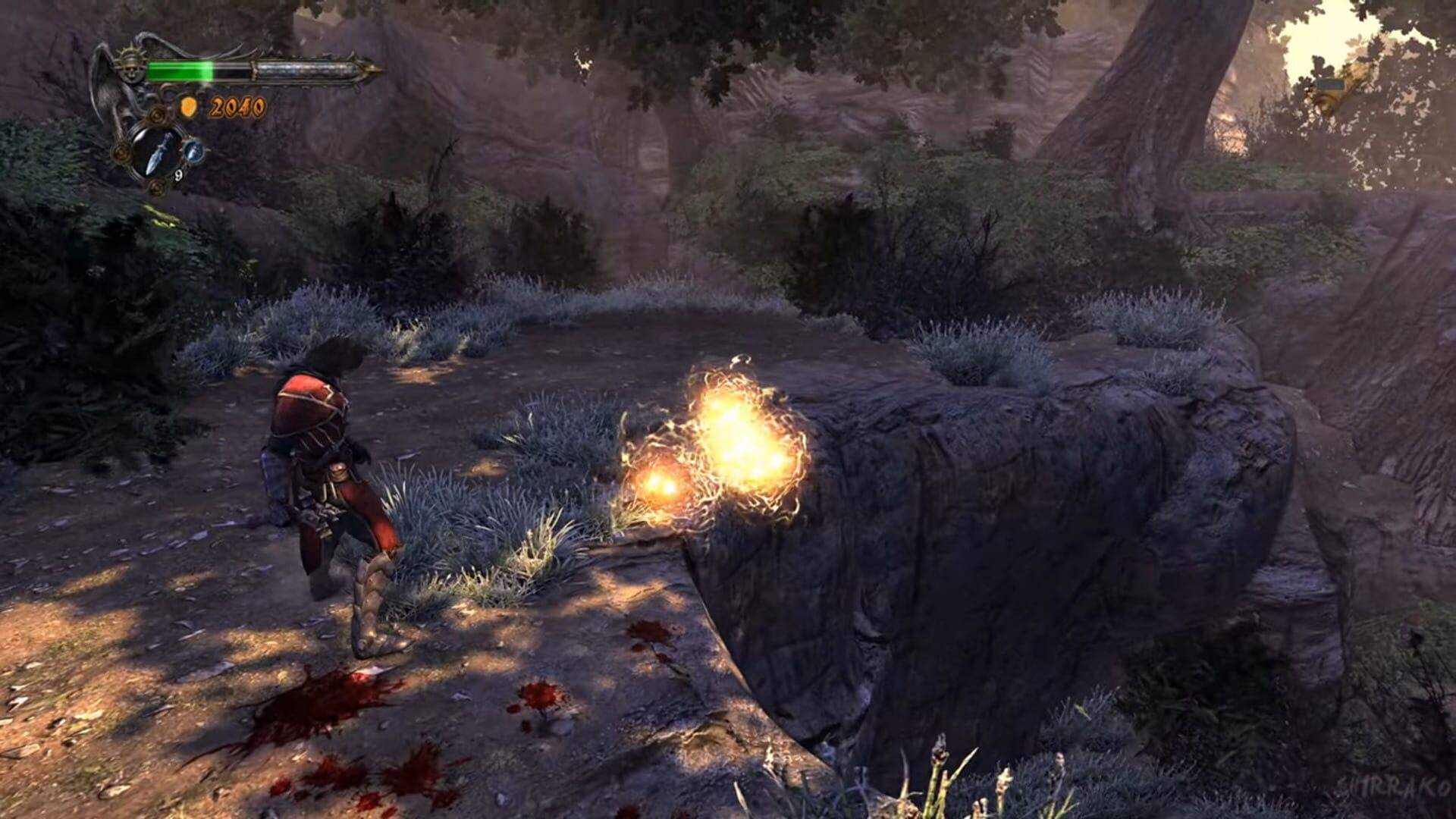Expand the crossguard section of the health gauge
The width and height of the screenshot is (1456, 819).
click(255, 72)
